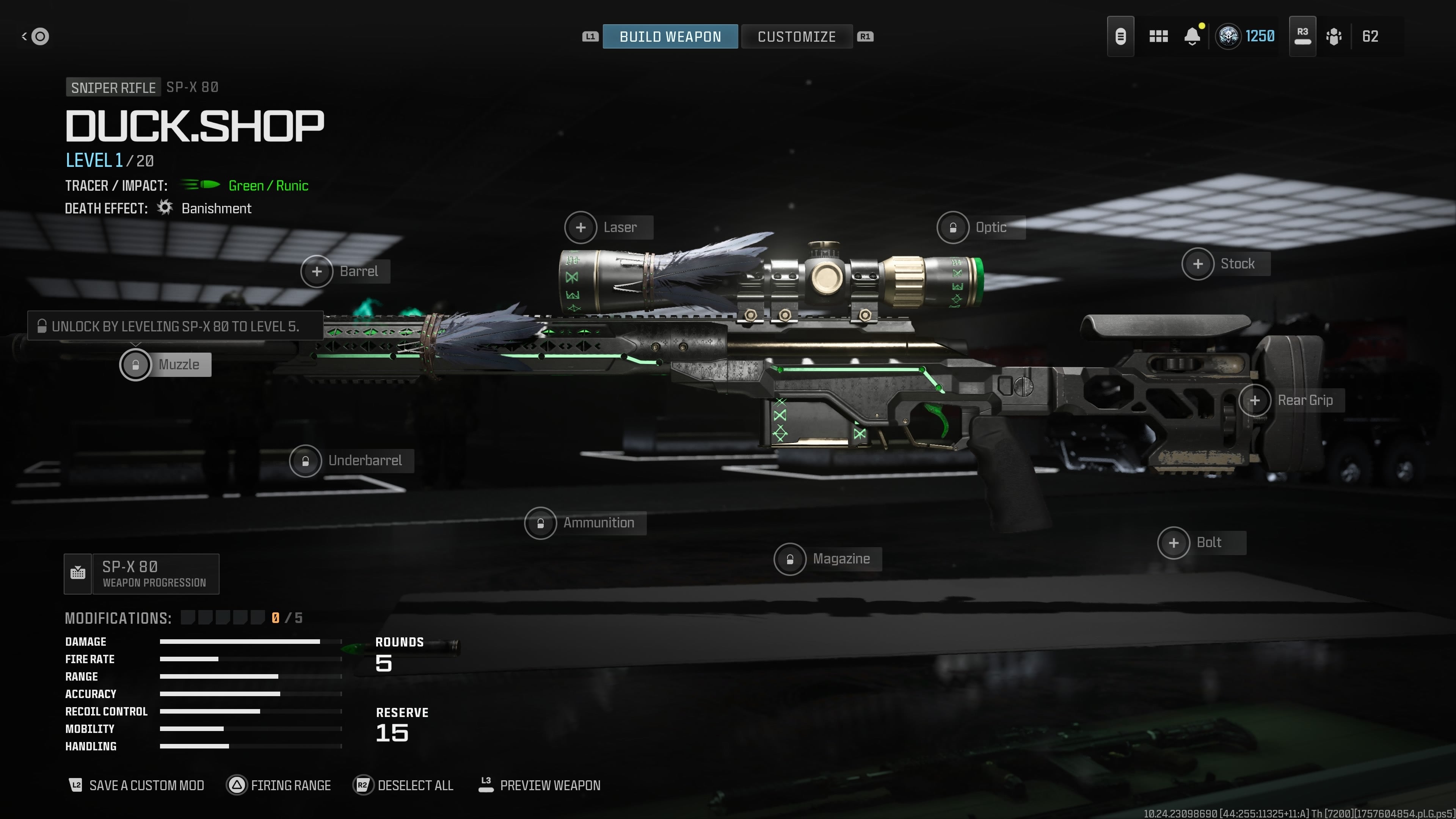Open the notifications bell

(1192, 37)
